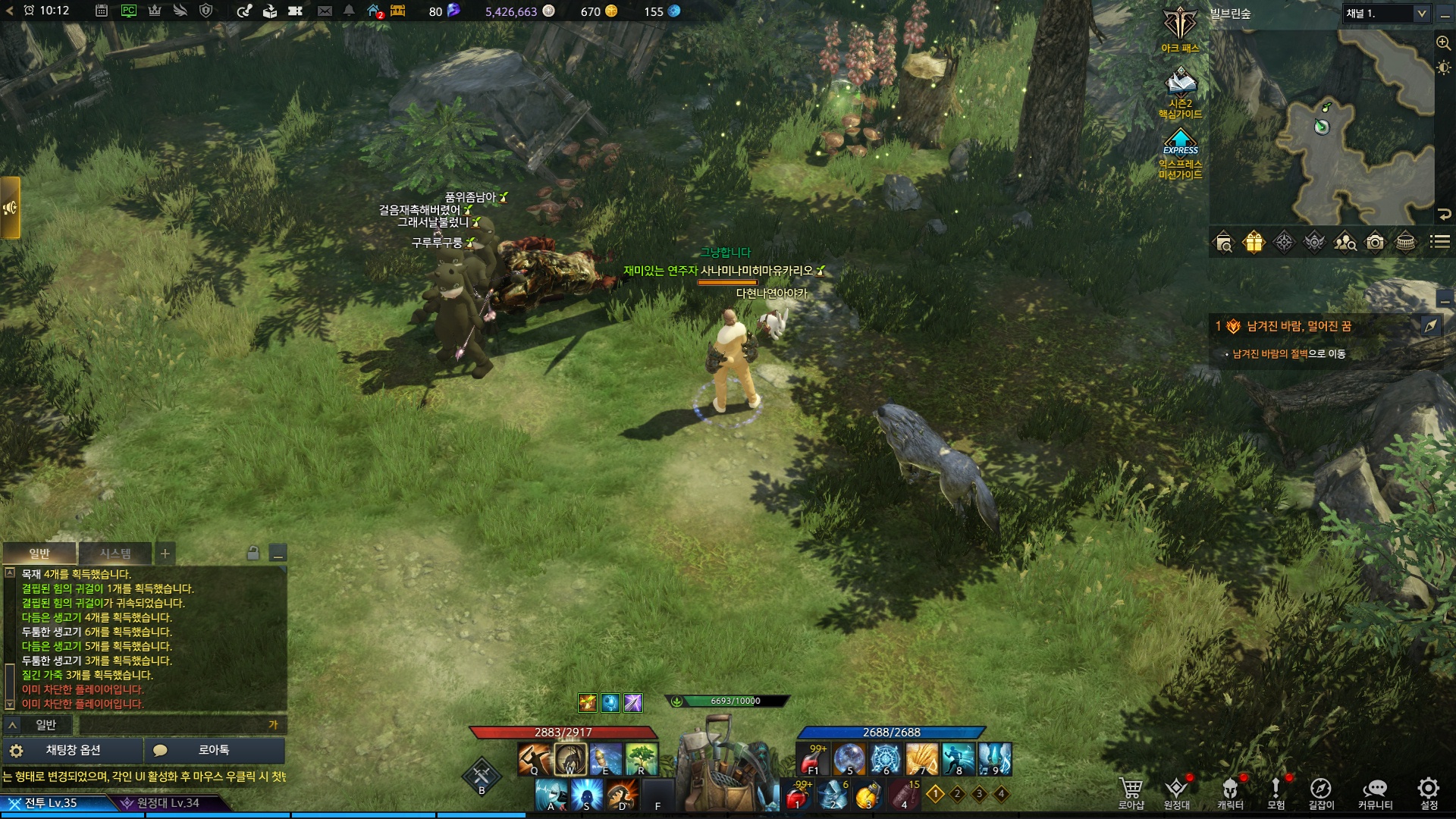Zoom in the minimap with magnifier button
Viewport: 1456px width, 819px height.
(1444, 43)
